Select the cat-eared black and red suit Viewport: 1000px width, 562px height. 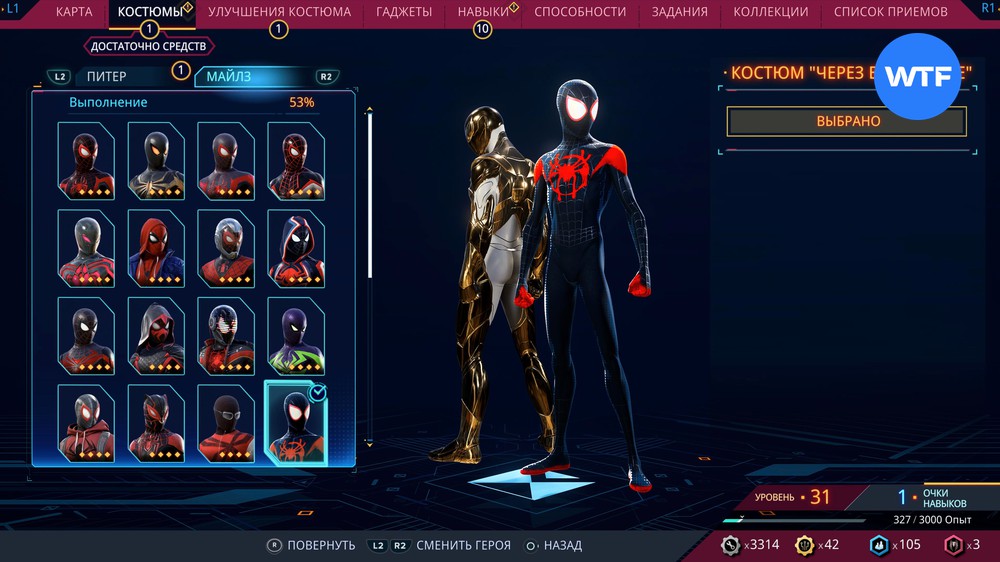point(155,422)
